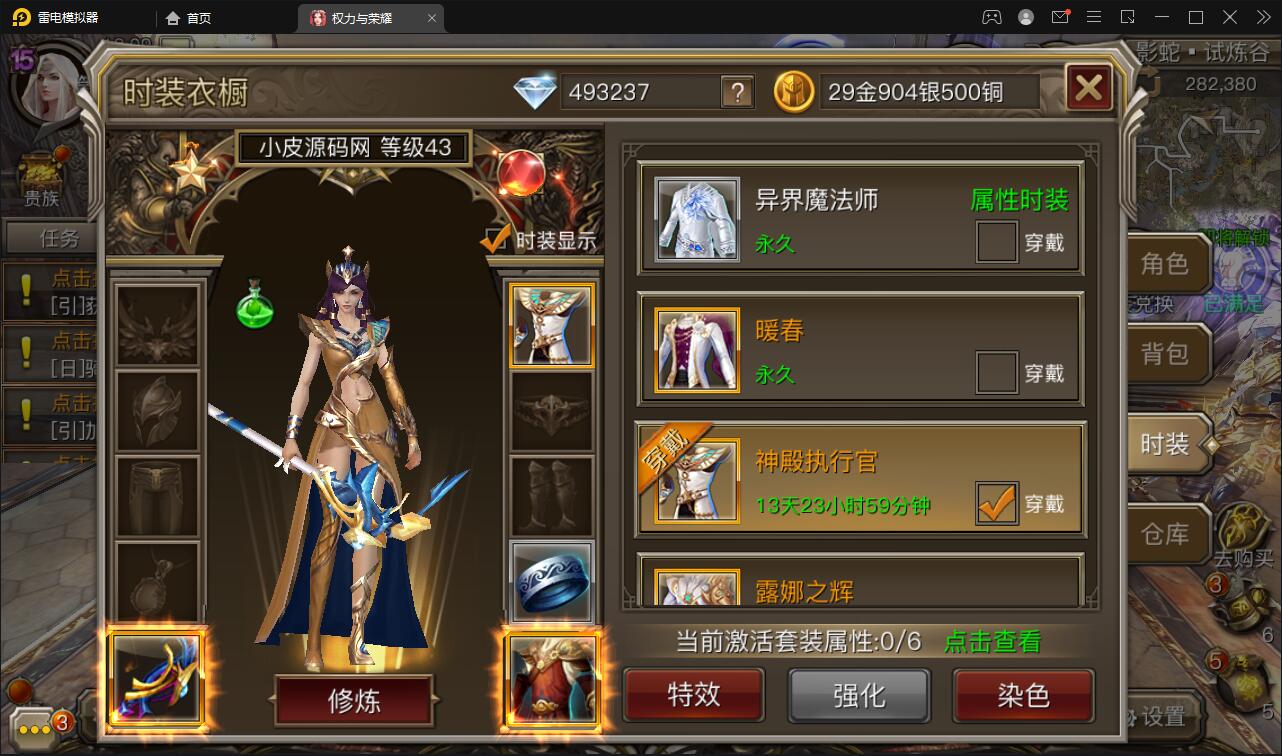Toggle the 时装显示 display checkbox
Viewport: 1282px width, 756px height.
494,239
